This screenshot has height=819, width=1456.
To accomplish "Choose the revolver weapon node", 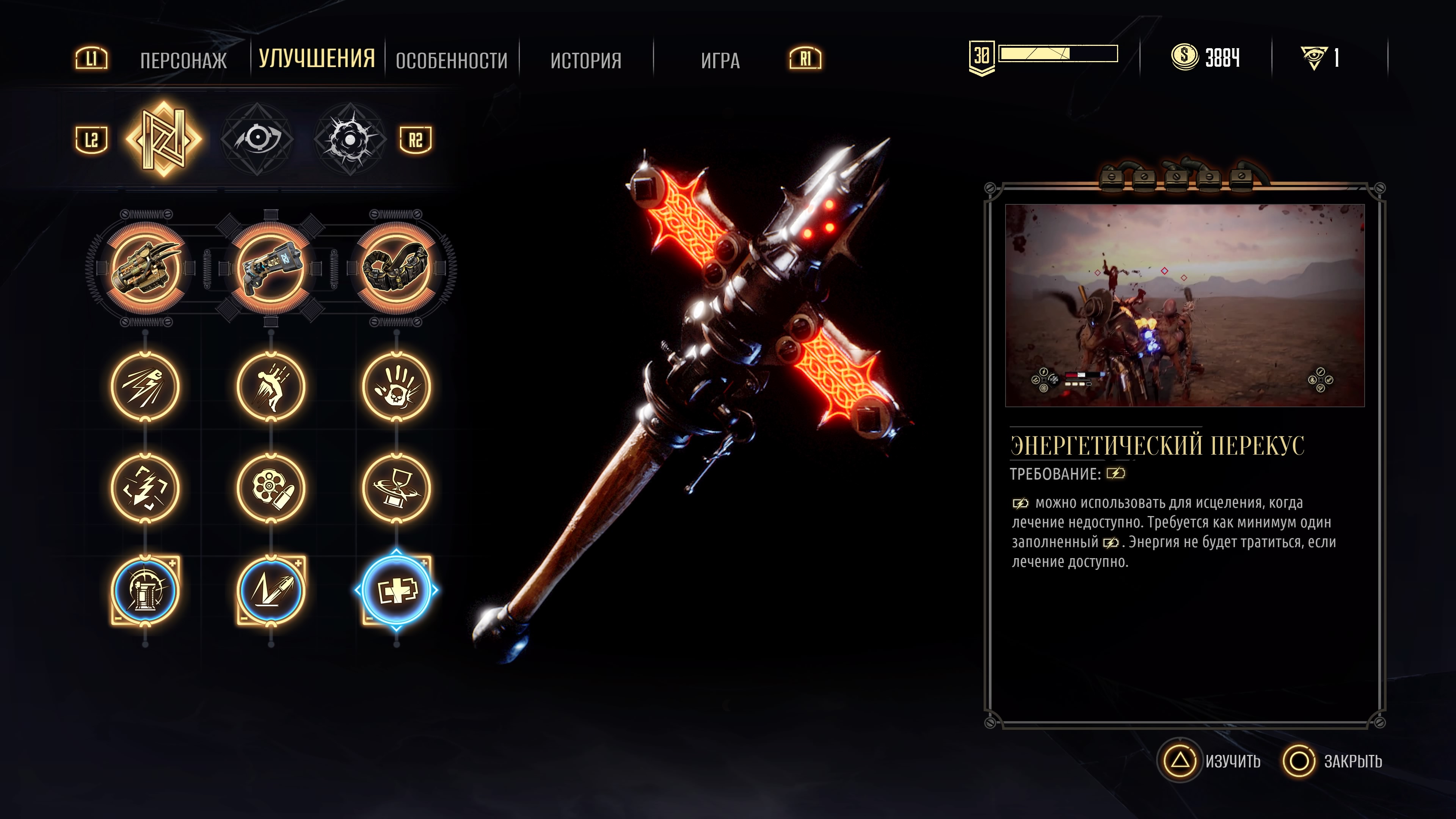I will (271, 268).
